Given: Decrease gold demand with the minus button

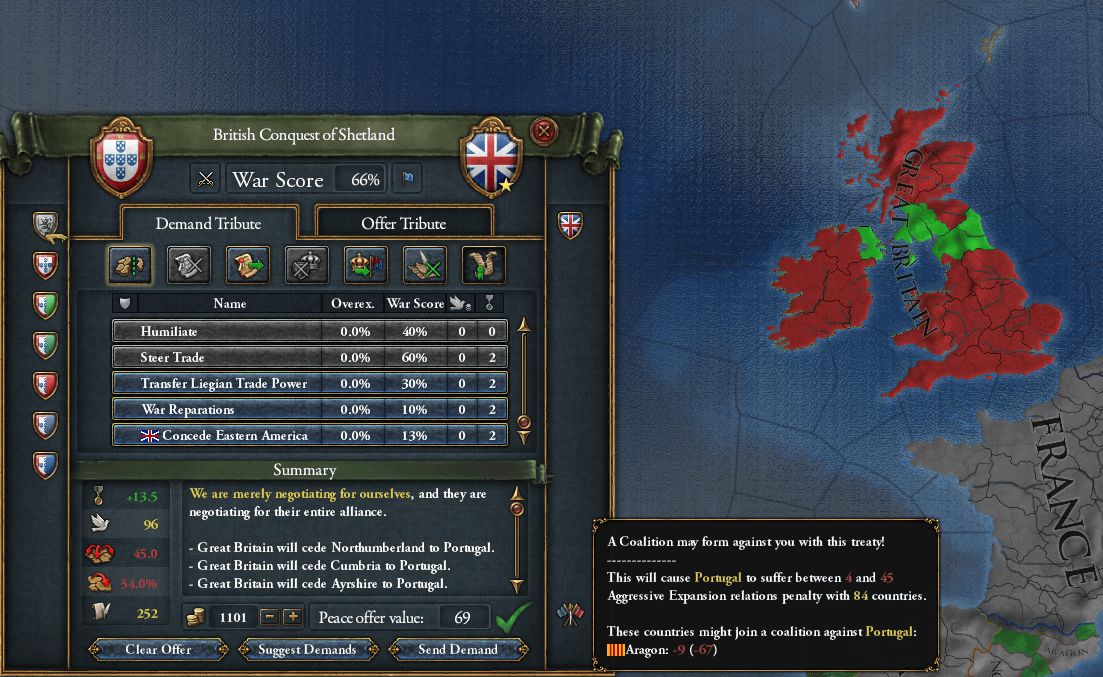Looking at the screenshot, I should click(x=269, y=617).
